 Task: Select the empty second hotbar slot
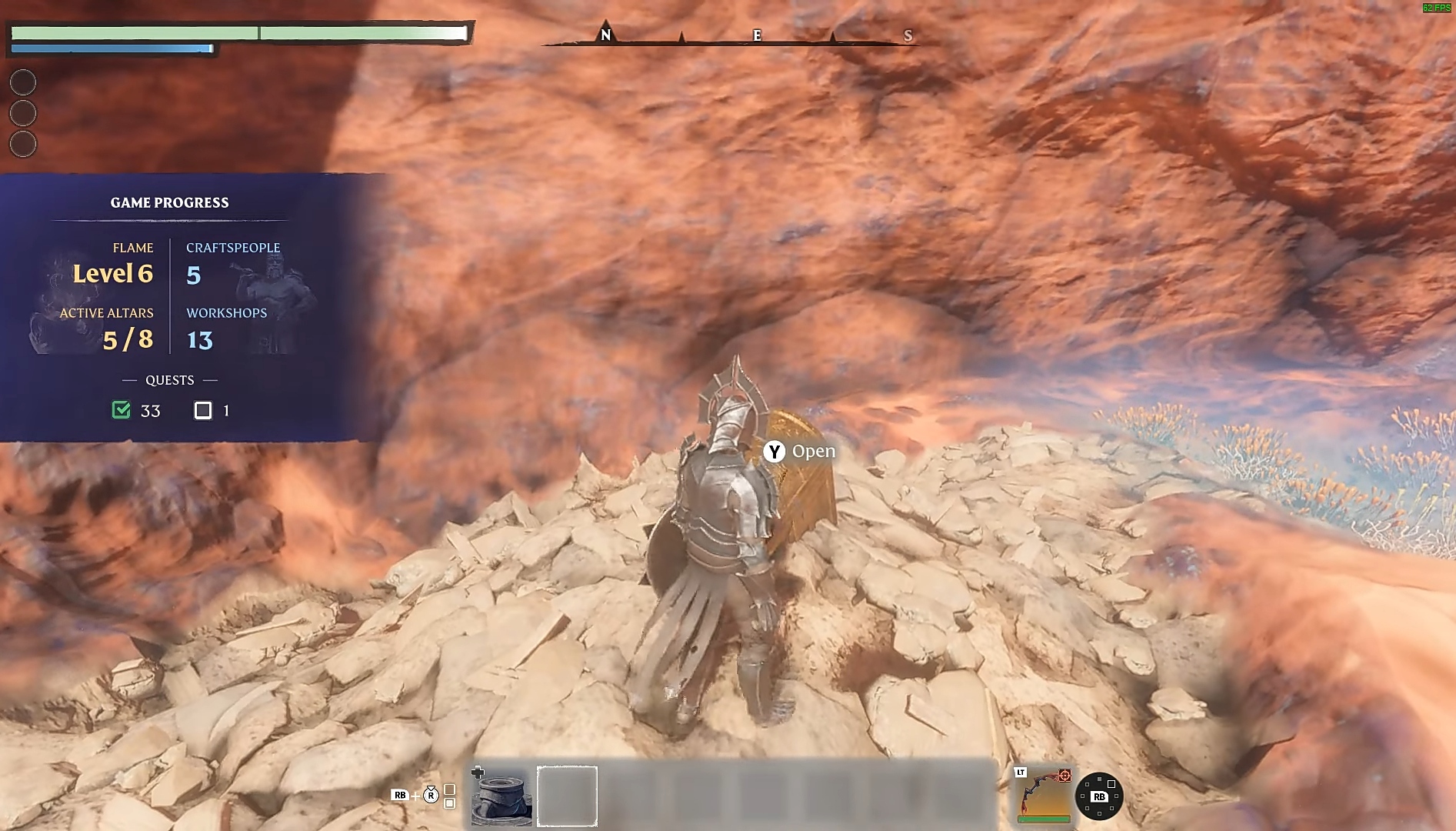coord(567,796)
